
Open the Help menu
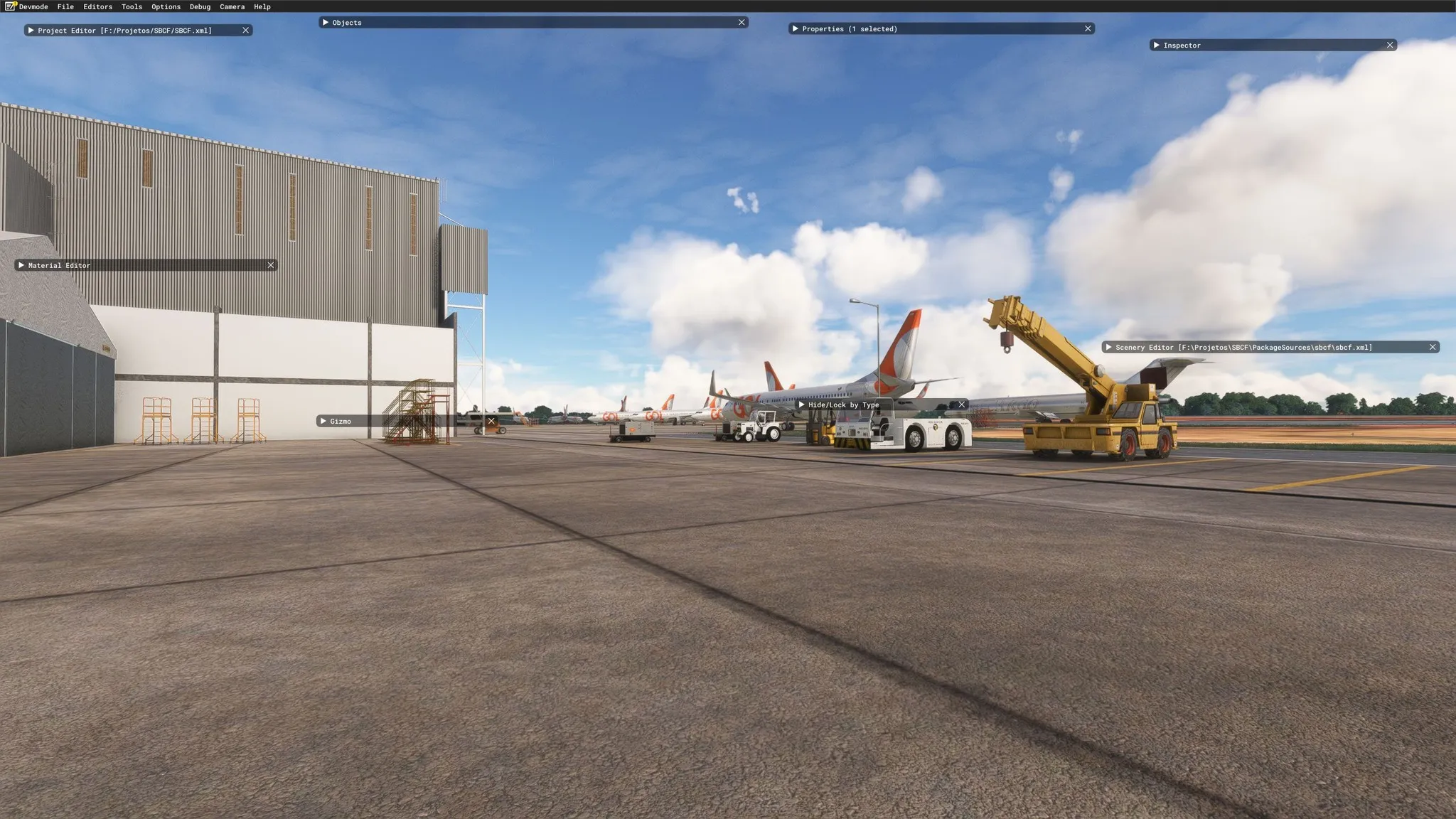pos(262,6)
